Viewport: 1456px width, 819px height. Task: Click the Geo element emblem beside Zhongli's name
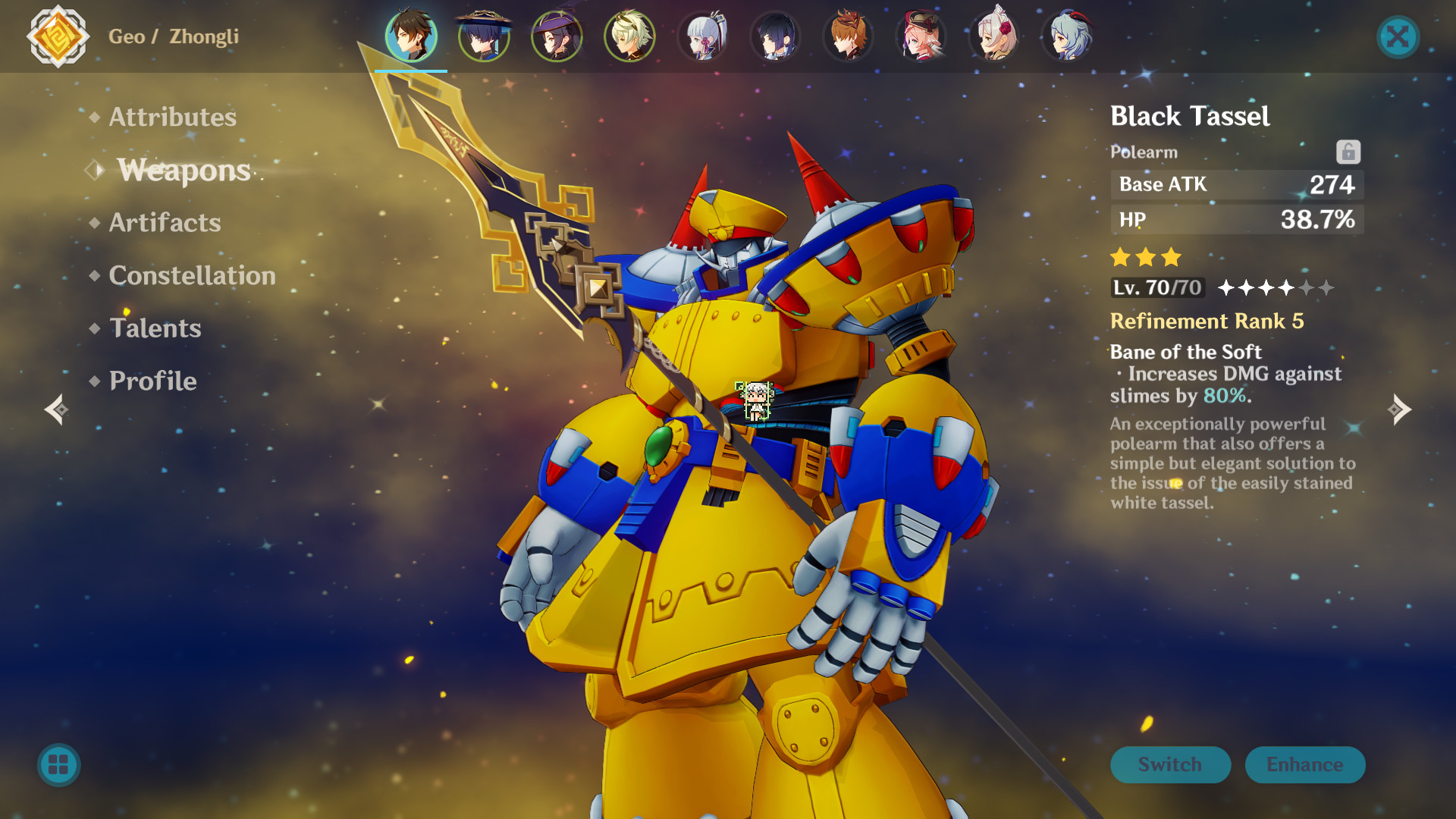[58, 36]
